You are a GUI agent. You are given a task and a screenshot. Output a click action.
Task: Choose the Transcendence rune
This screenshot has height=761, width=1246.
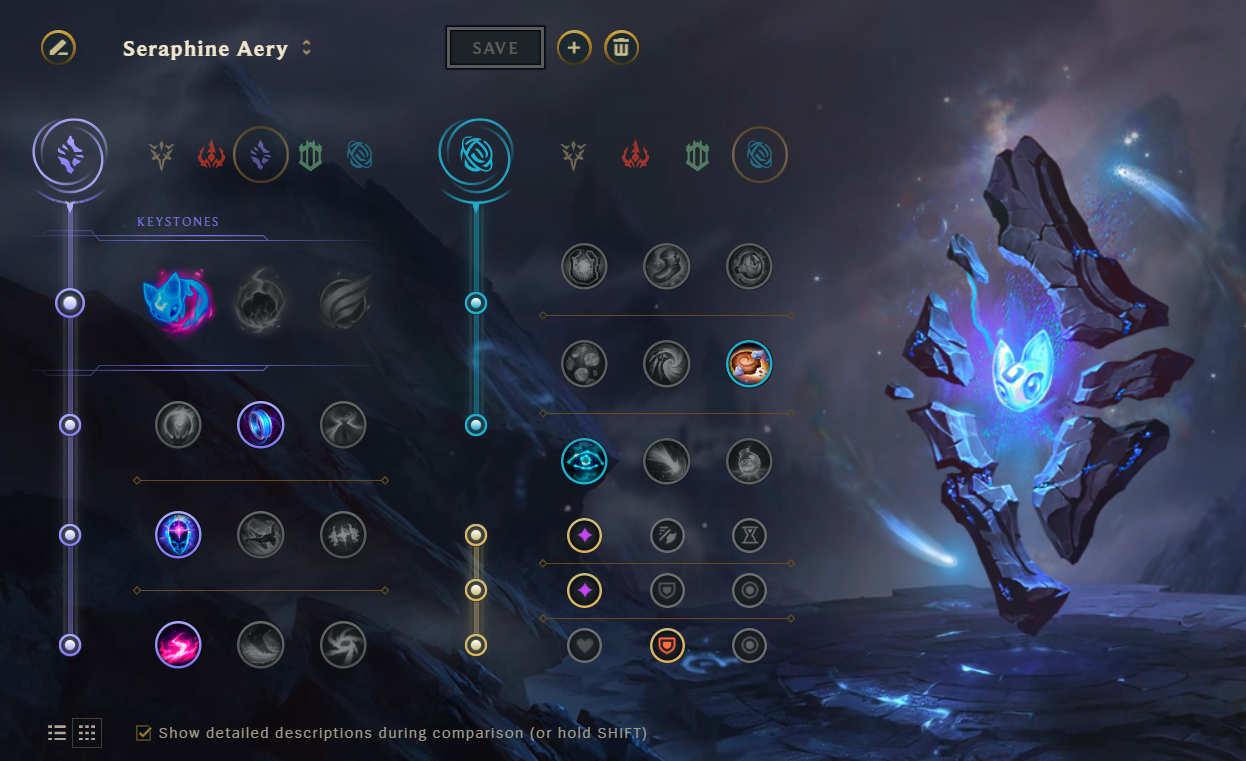point(178,535)
